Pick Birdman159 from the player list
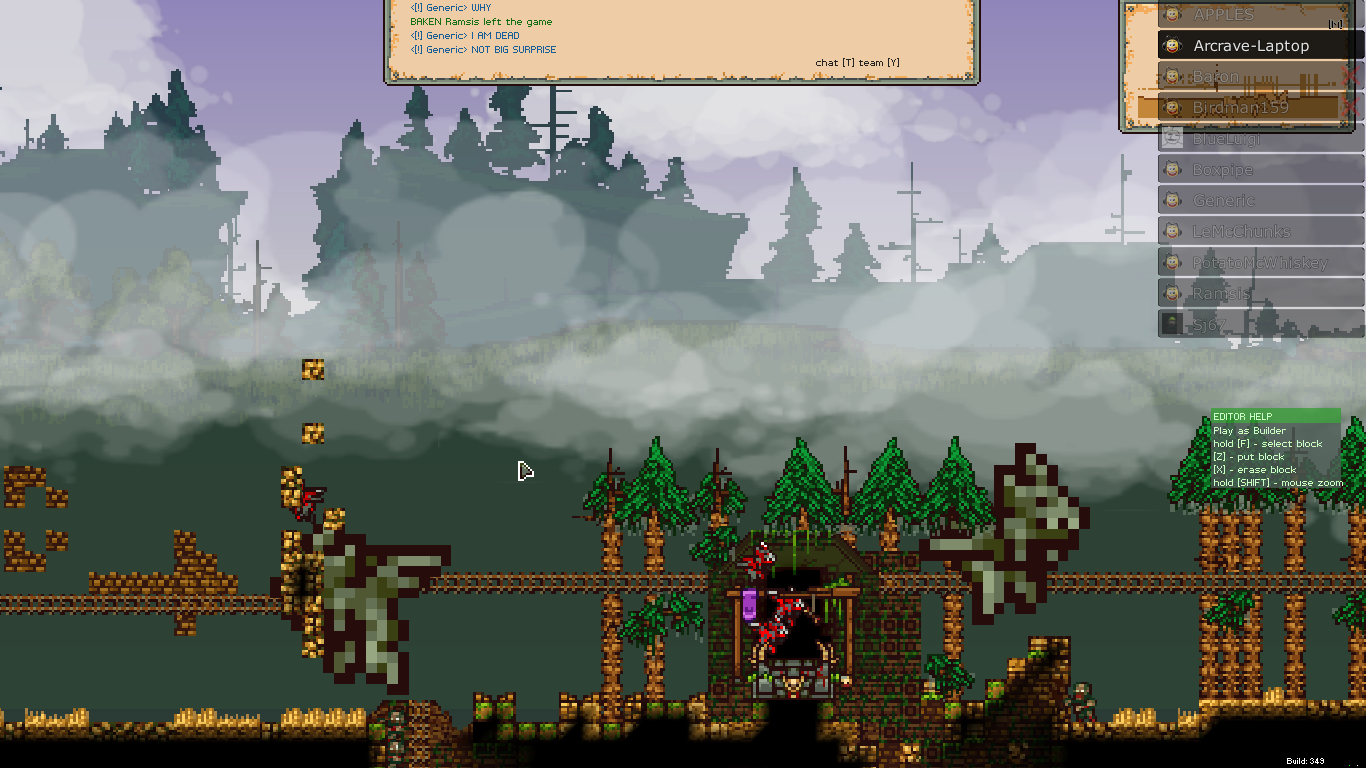1366x768 pixels. tap(1240, 108)
